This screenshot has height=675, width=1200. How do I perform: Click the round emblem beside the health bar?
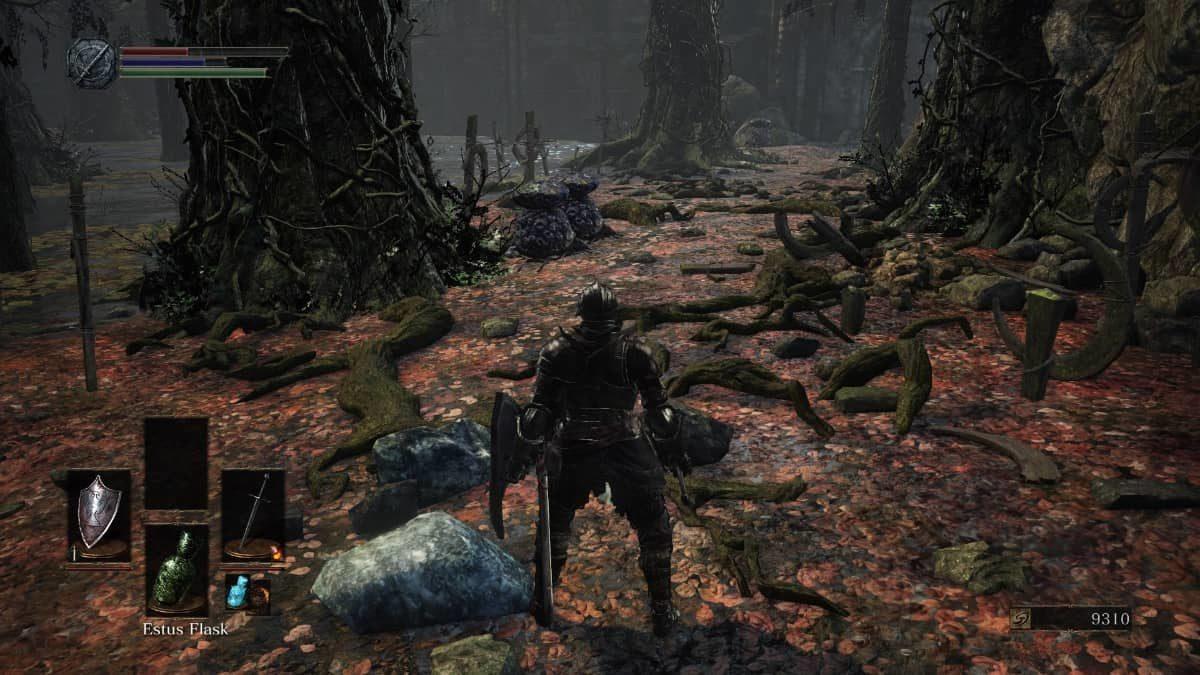click(91, 62)
